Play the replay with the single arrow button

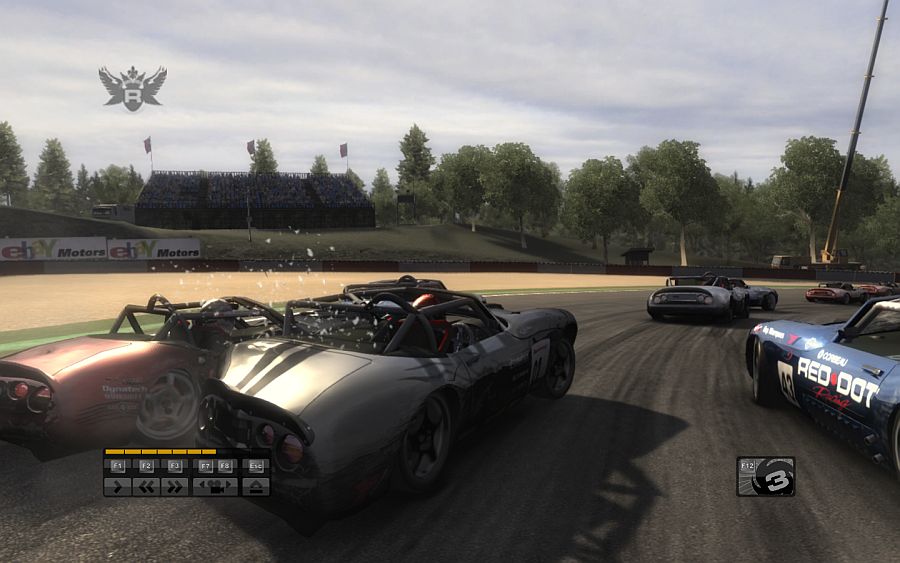117,487
